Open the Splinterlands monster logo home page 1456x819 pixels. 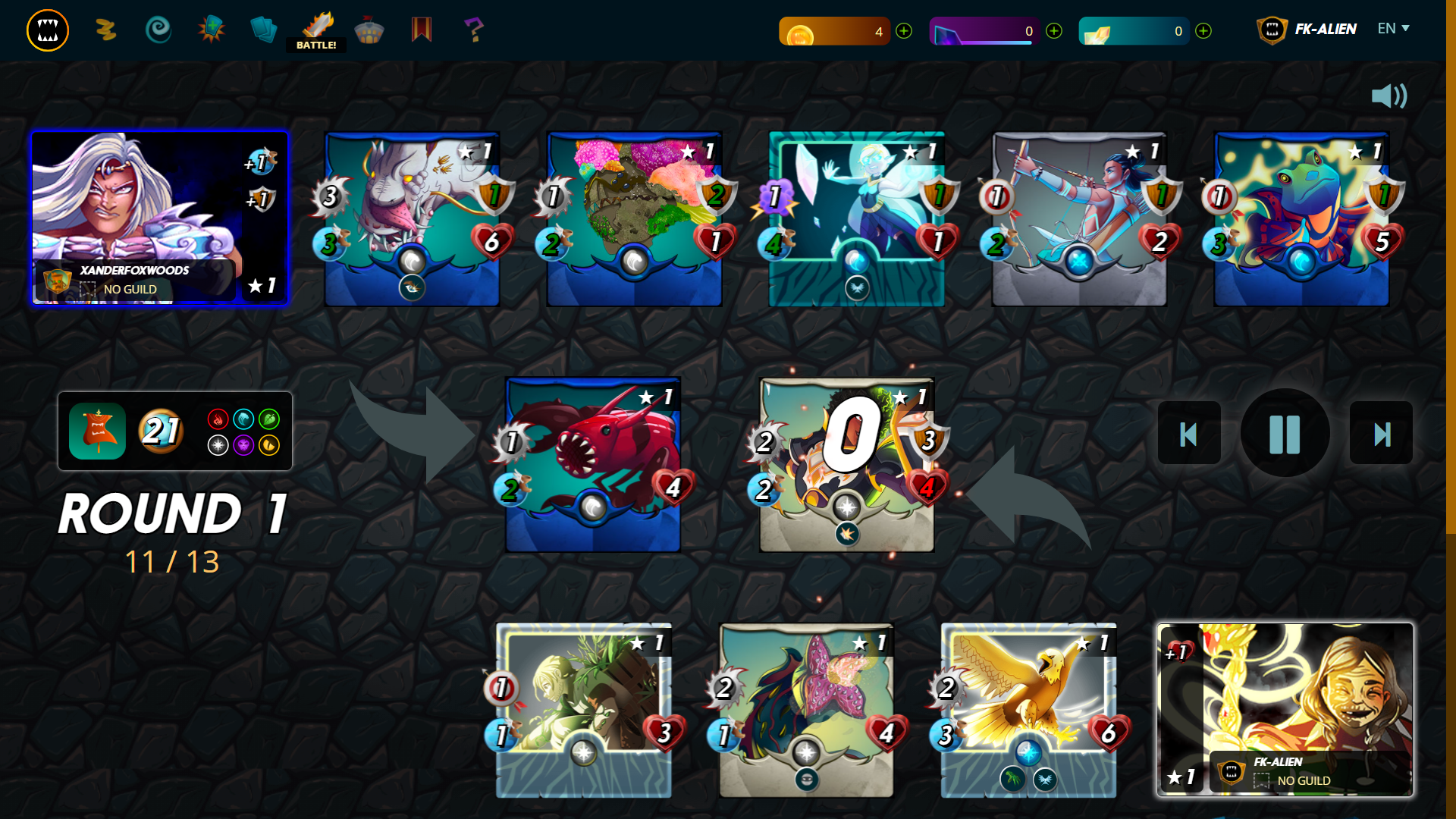(x=47, y=30)
